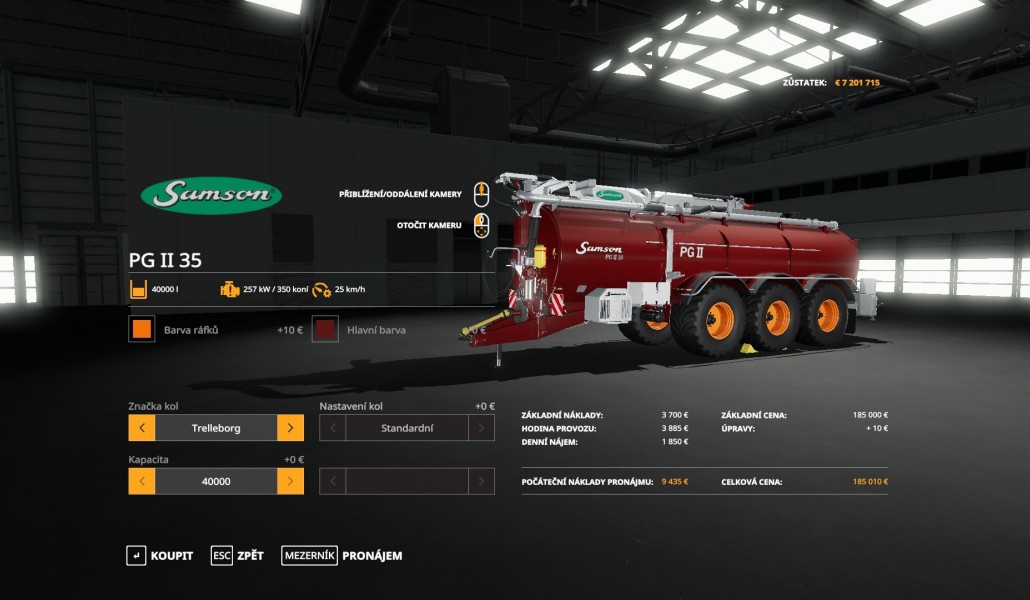Decrease the Kapacita value below 40000
The image size is (1030, 600).
pyautogui.click(x=142, y=481)
